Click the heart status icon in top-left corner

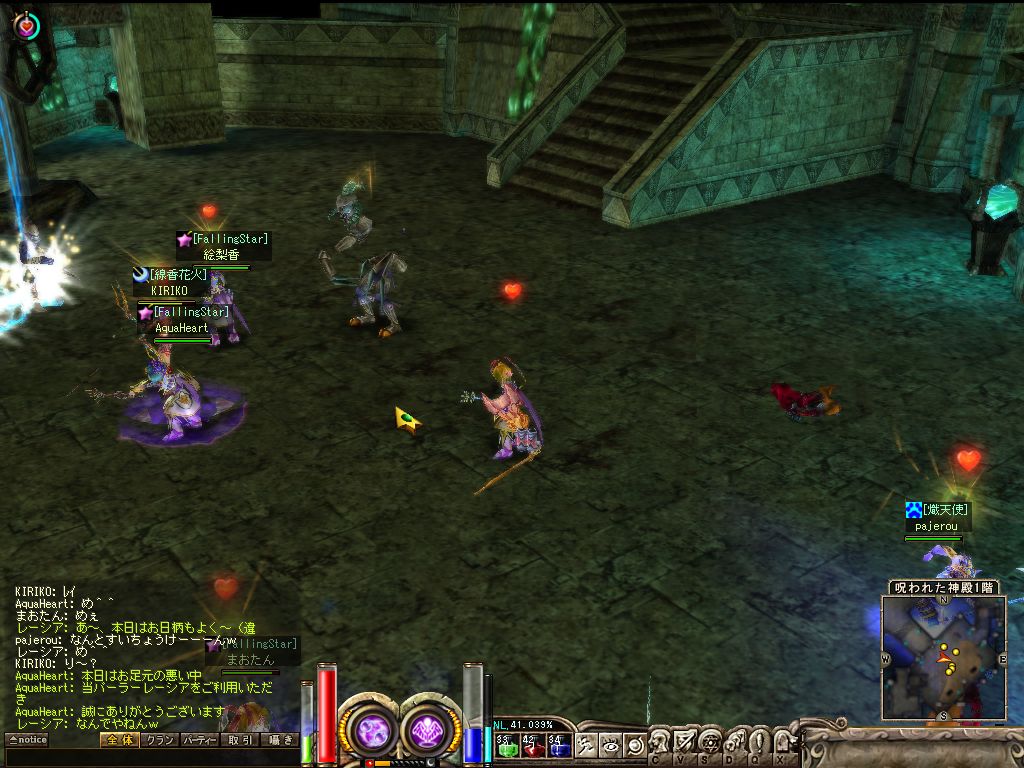tap(28, 25)
